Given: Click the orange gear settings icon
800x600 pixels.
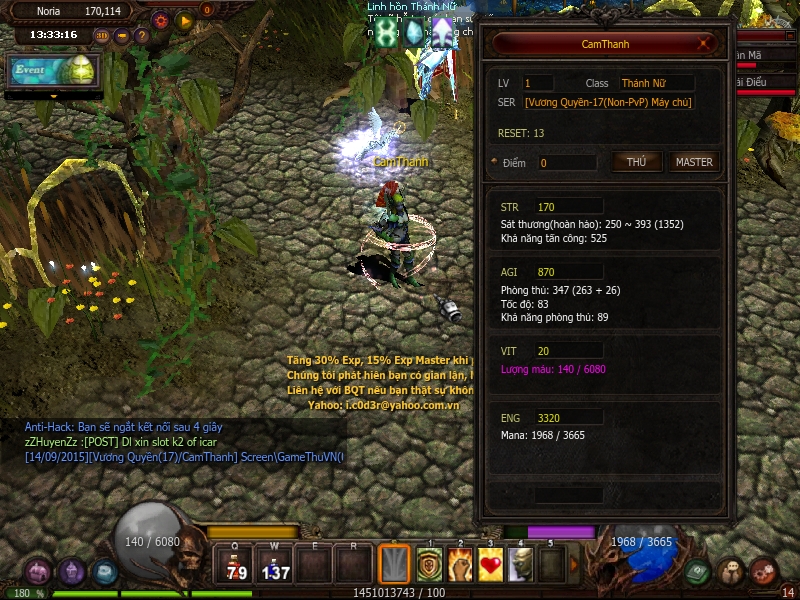Looking at the screenshot, I should point(160,19).
